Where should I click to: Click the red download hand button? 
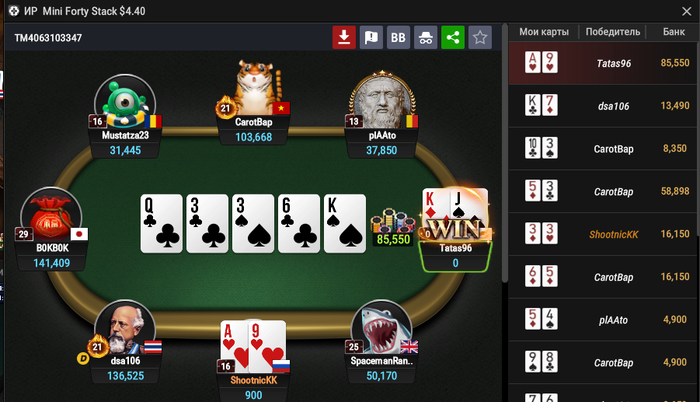[344, 38]
